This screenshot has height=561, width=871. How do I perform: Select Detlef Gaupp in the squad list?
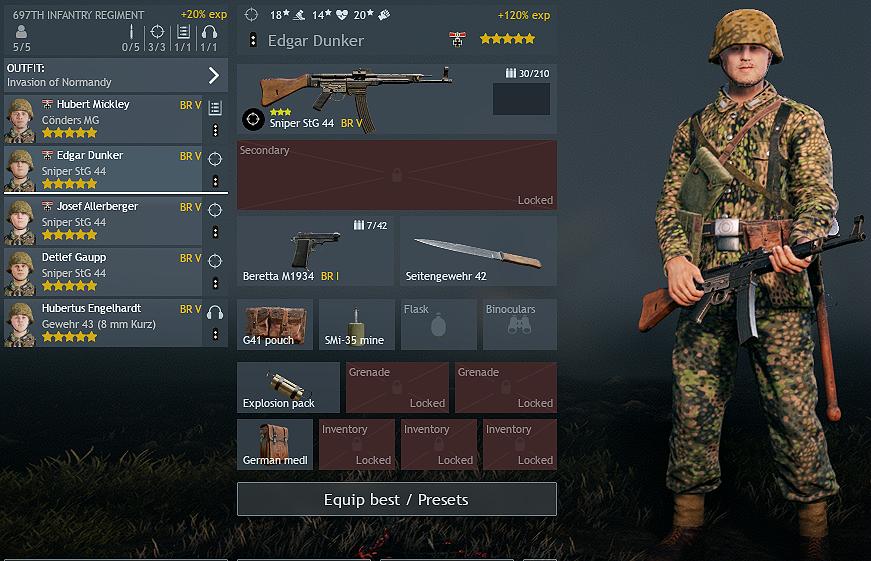[105, 272]
